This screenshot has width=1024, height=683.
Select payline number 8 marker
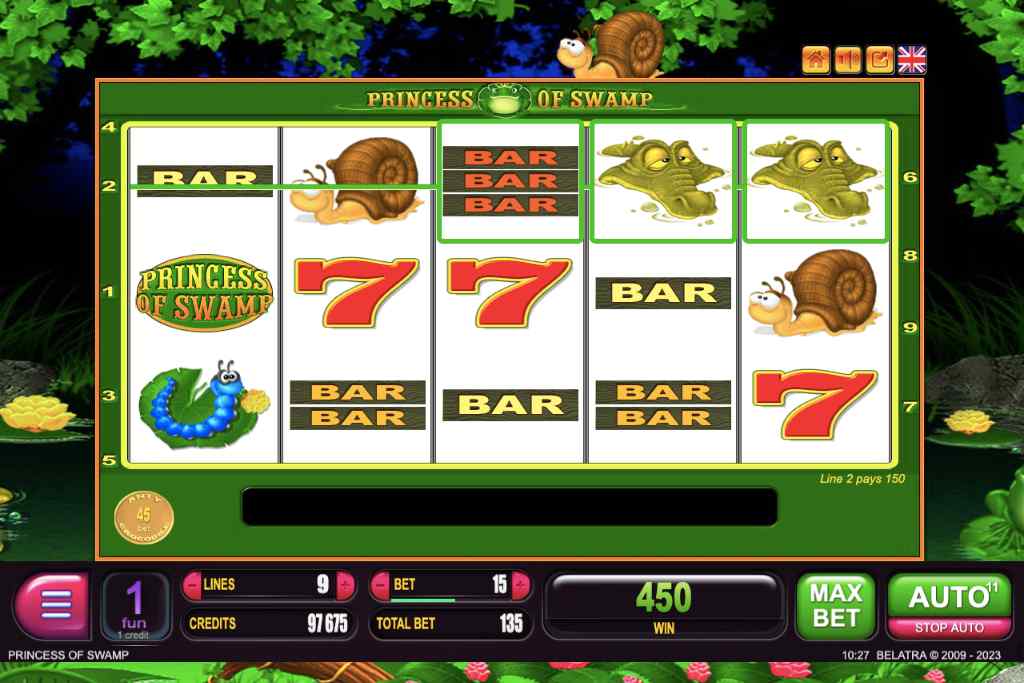pyautogui.click(x=909, y=256)
